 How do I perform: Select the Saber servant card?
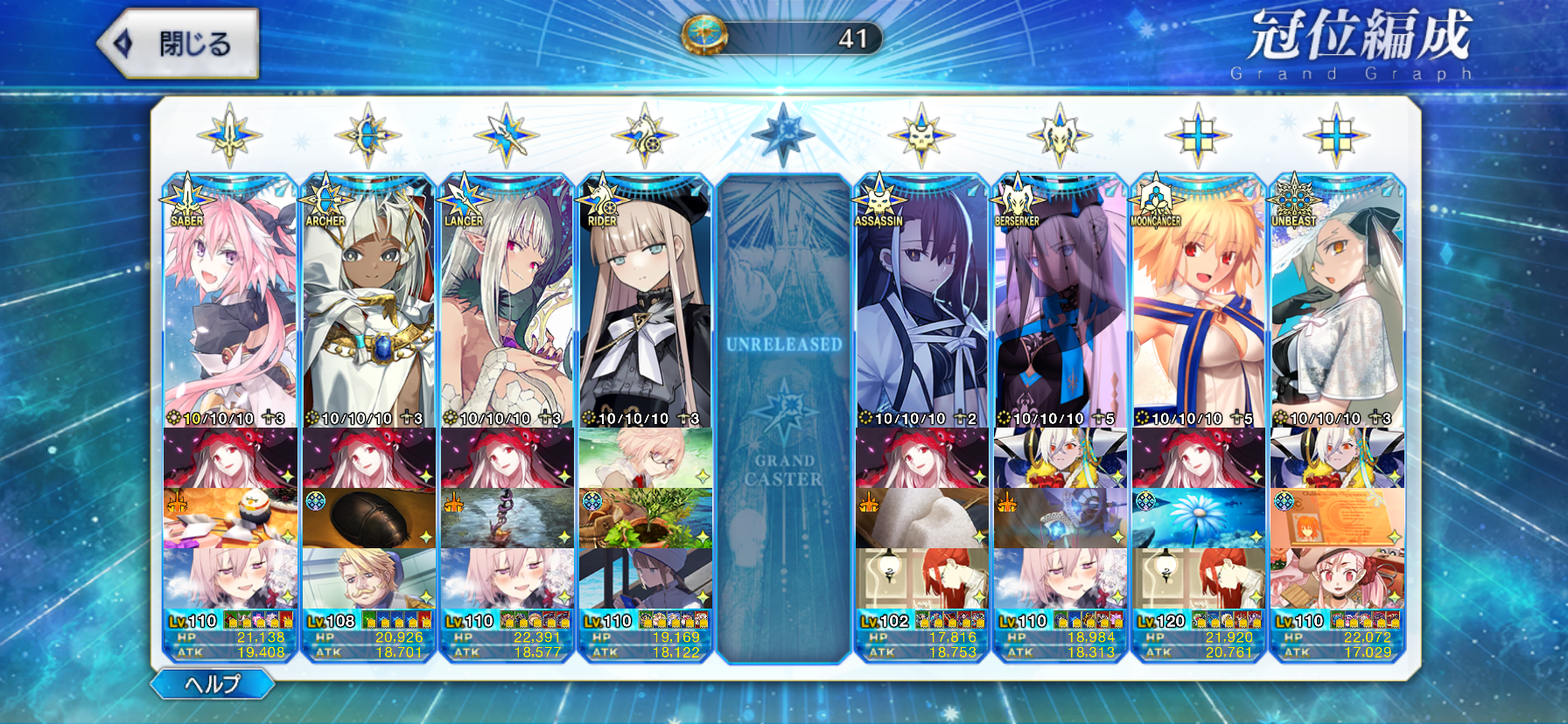(230, 306)
